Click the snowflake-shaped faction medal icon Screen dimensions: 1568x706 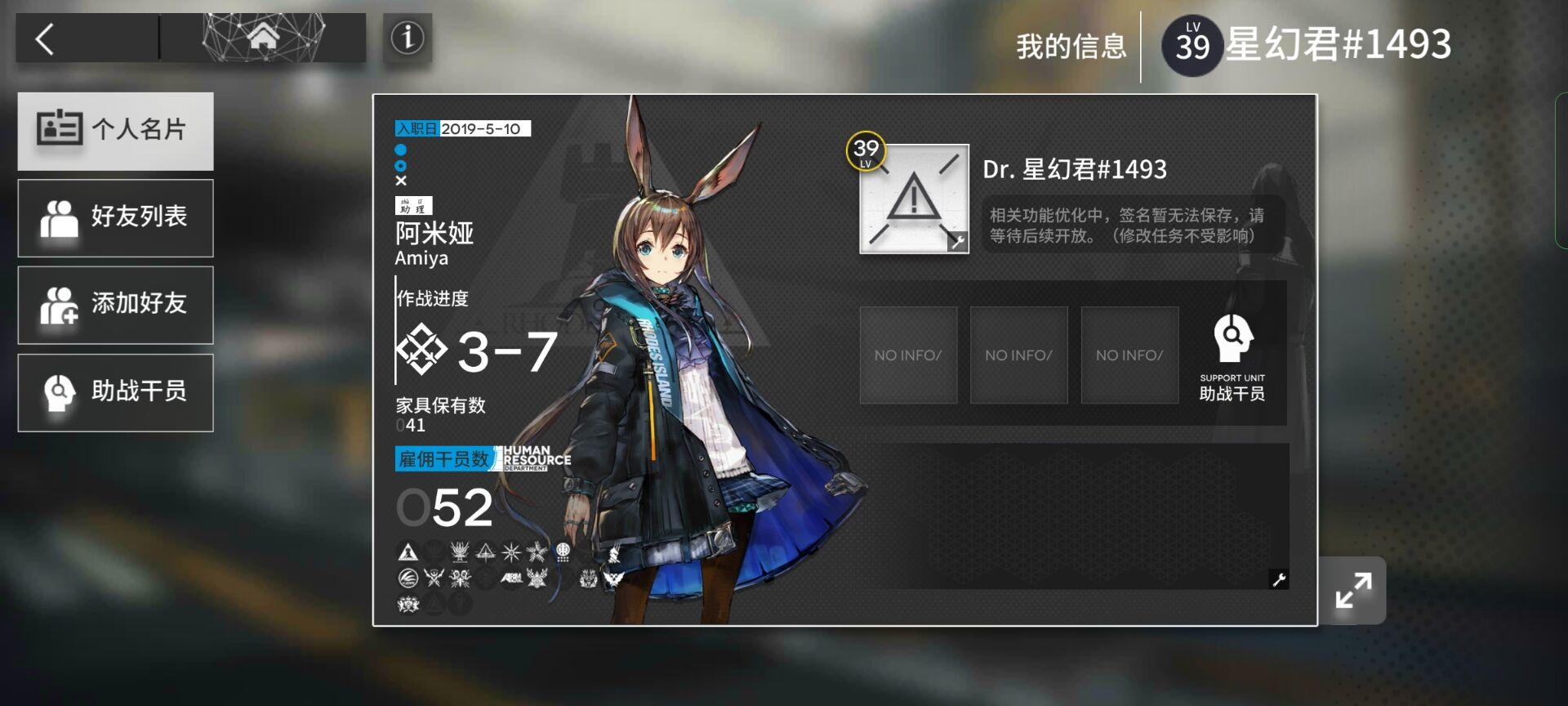[x=510, y=552]
